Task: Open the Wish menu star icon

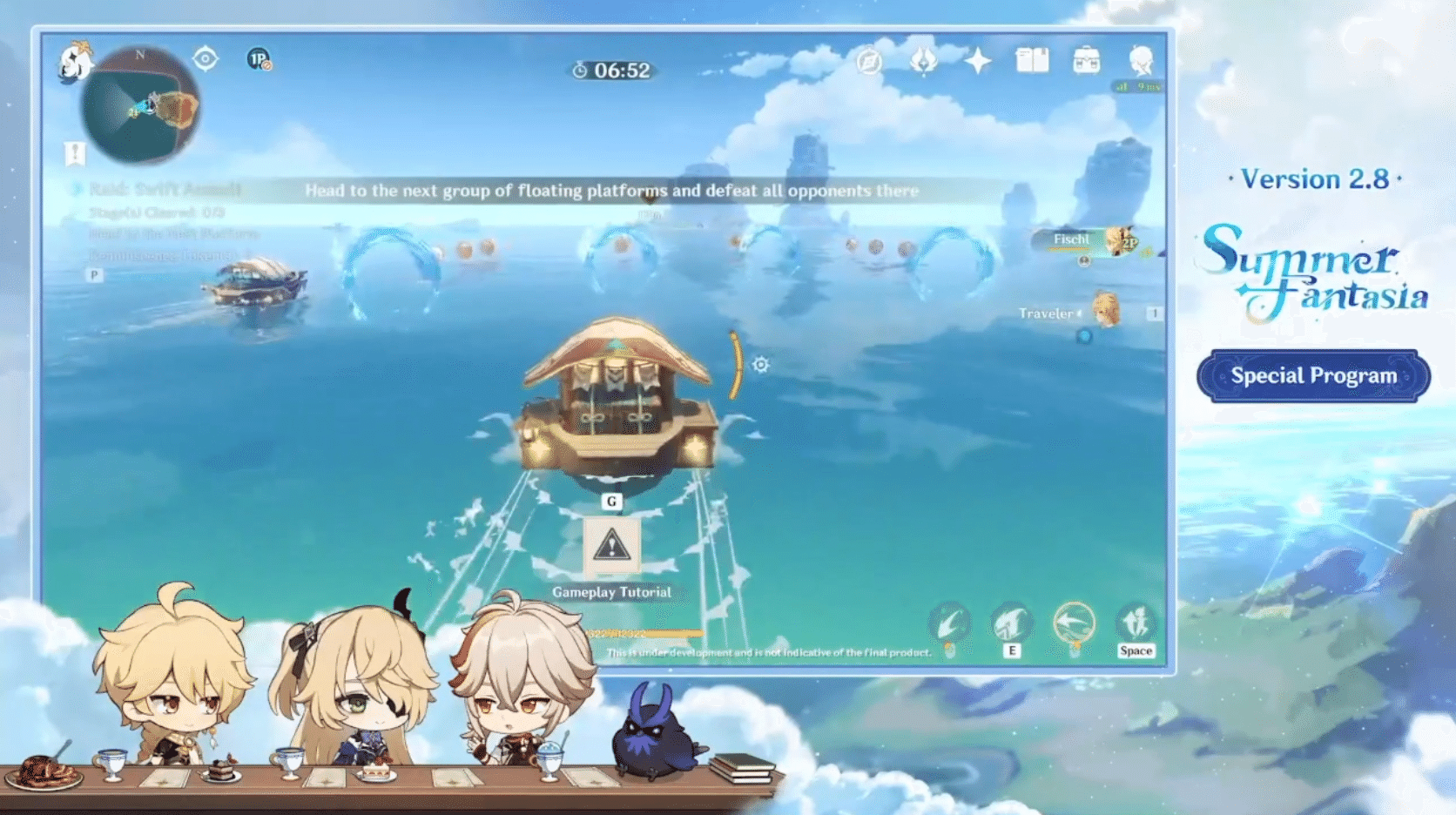Action: click(x=979, y=61)
